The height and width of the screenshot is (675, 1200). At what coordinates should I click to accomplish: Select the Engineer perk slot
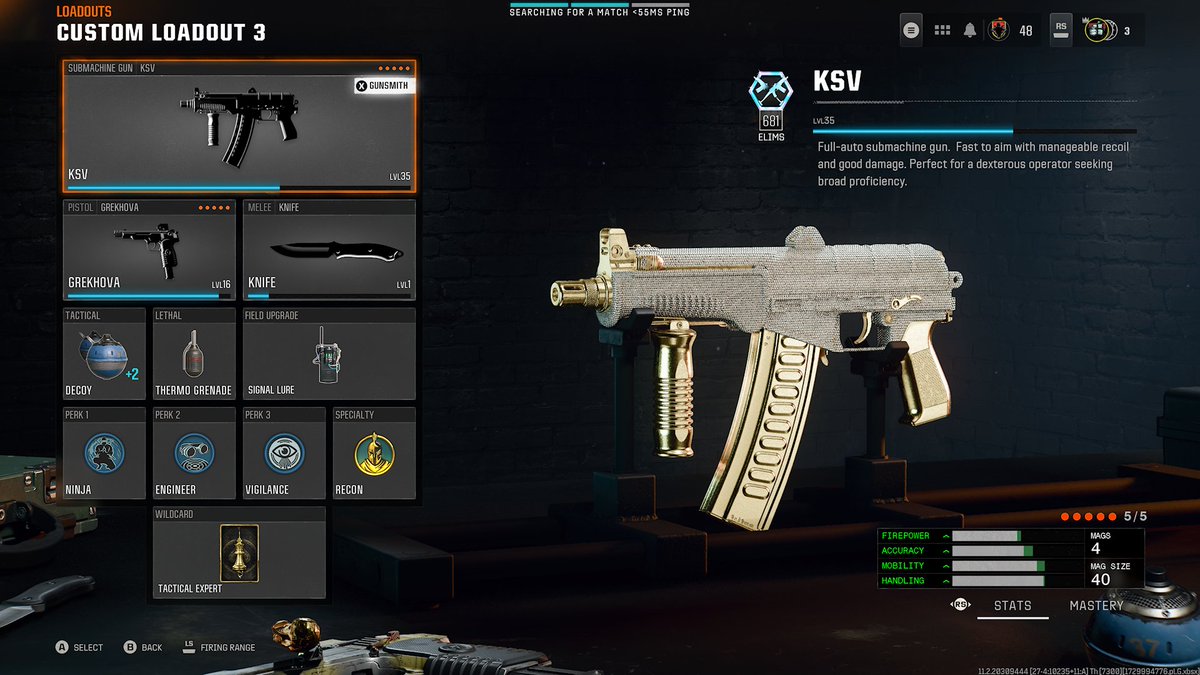194,453
